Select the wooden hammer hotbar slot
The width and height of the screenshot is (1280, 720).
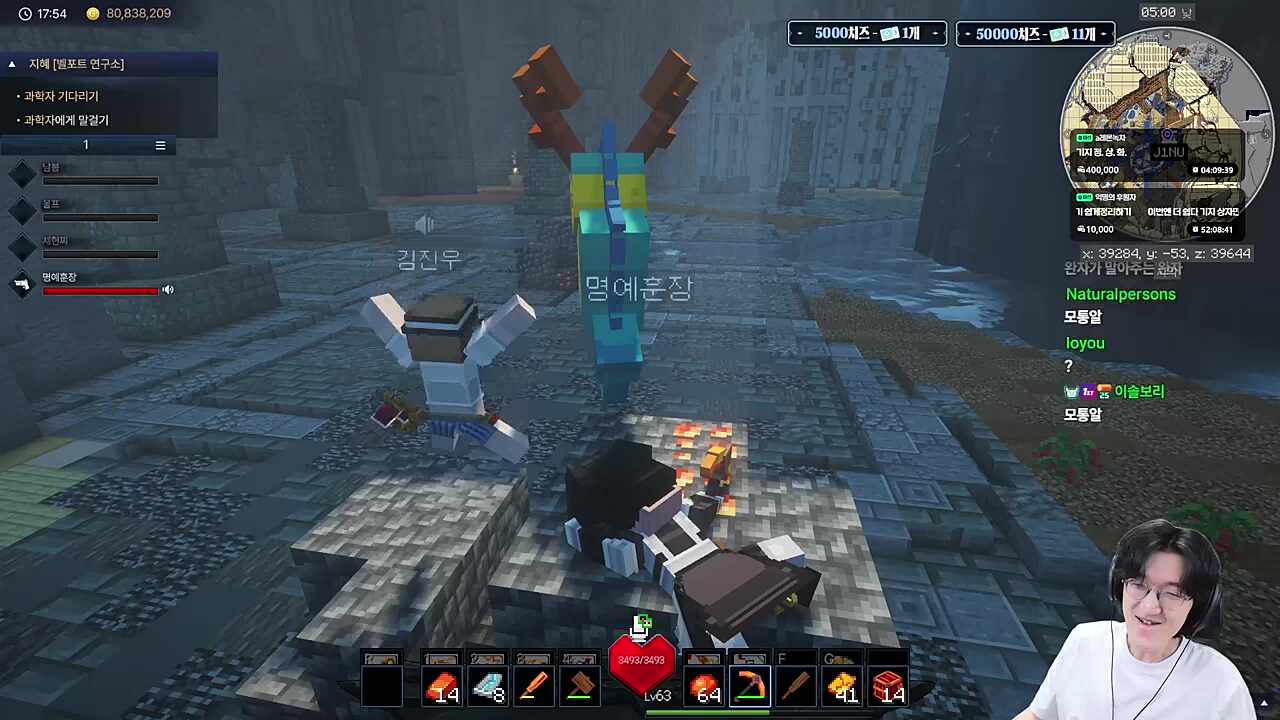(x=580, y=687)
